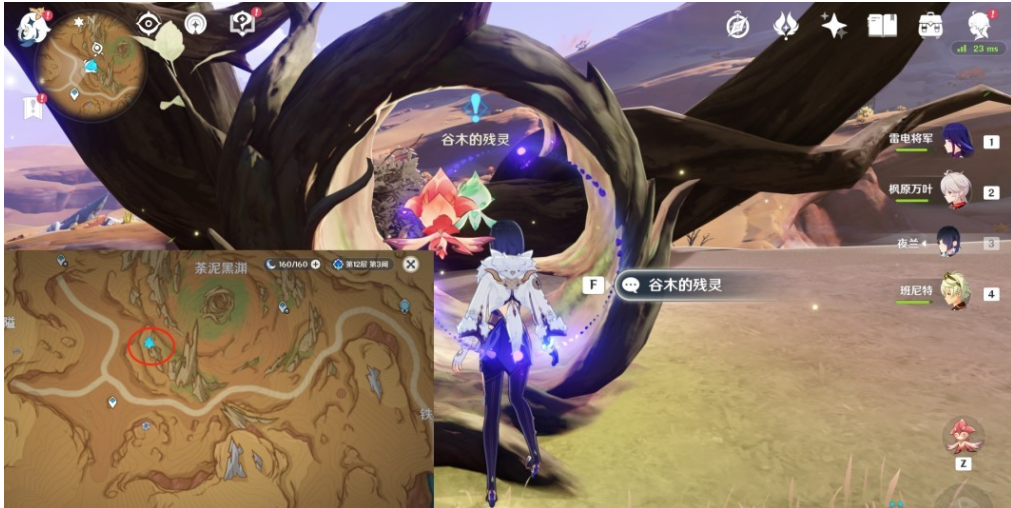
Task: Open the character profile icon
Action: click(979, 26)
